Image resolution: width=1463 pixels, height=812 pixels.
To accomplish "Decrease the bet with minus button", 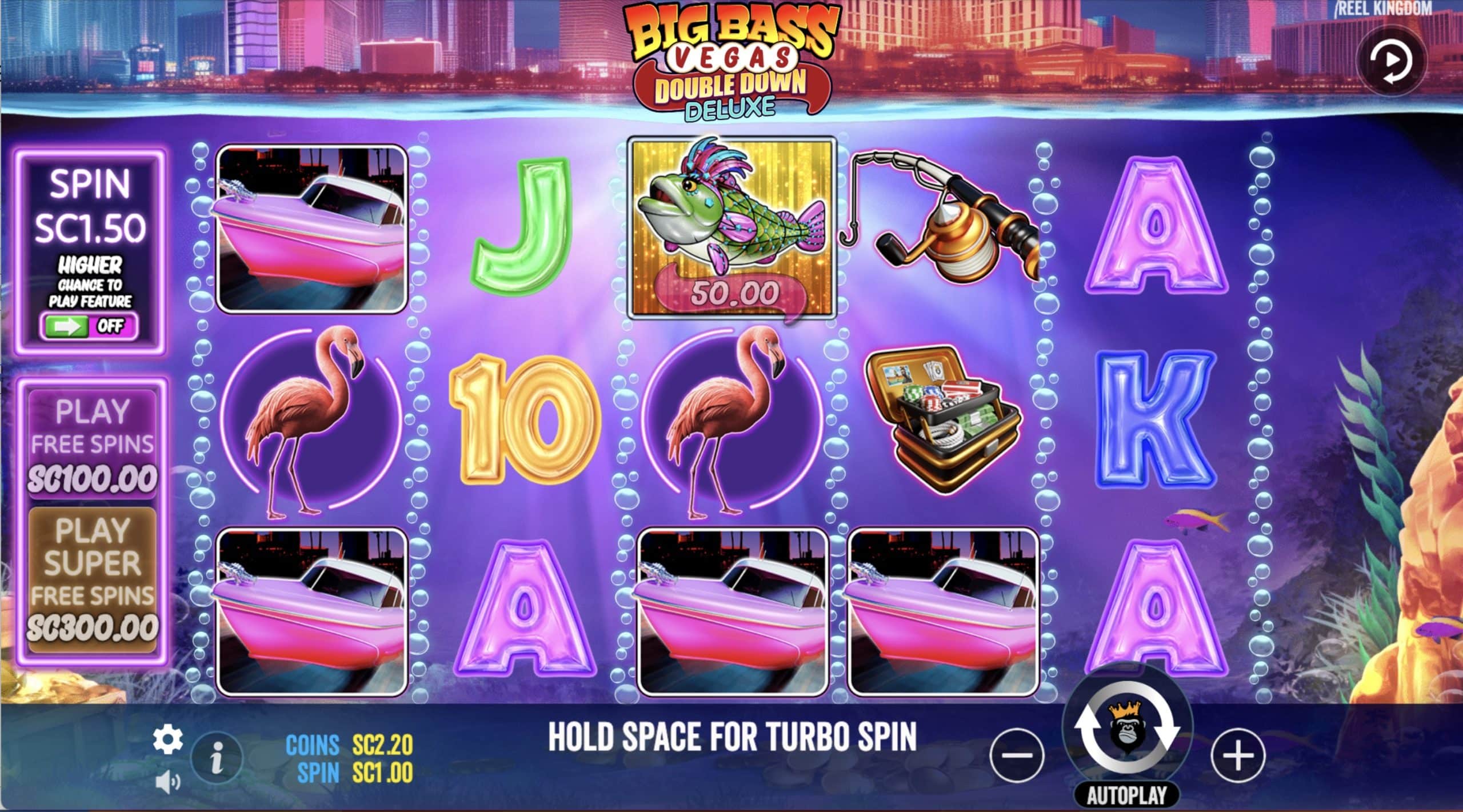I will [x=1018, y=756].
